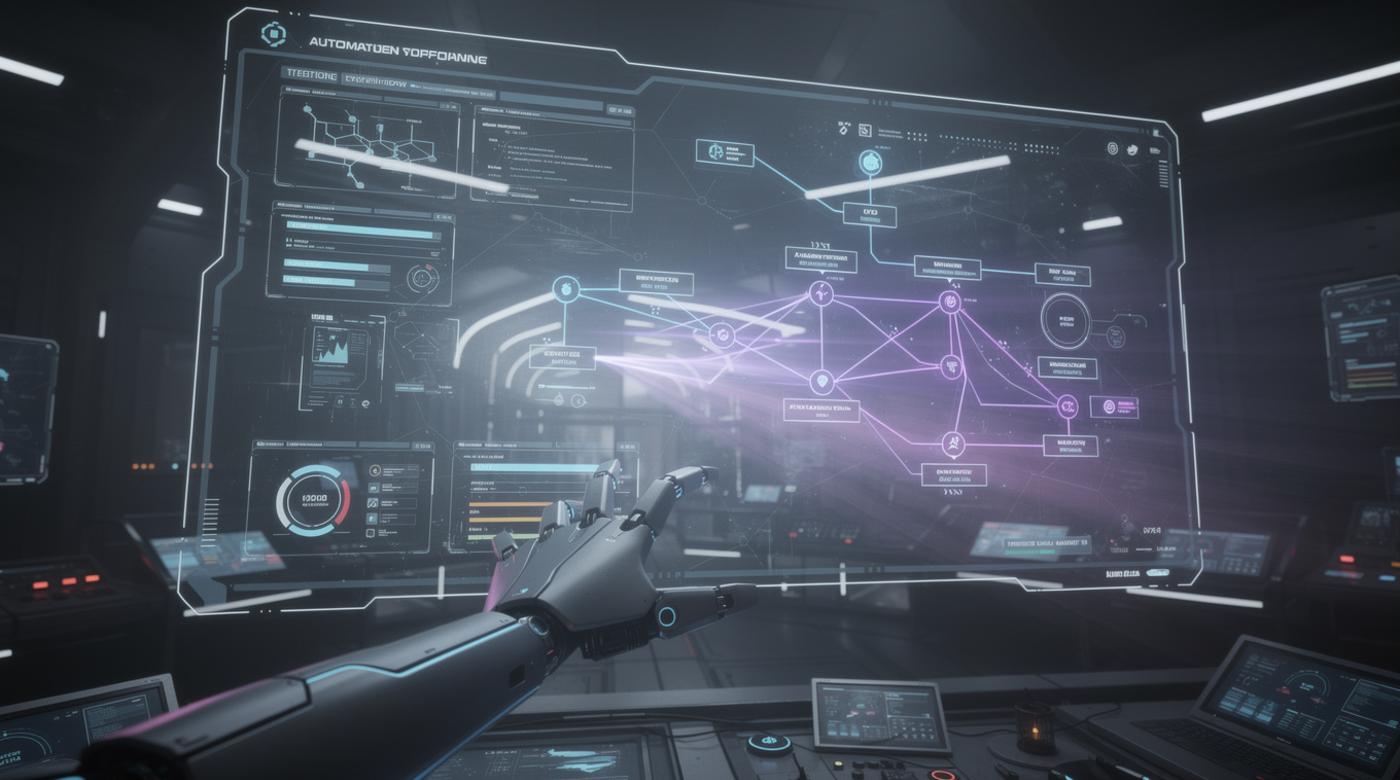Open the panel with horizontal cyan progress bars
Screen dimensions: 1400x780
tap(360, 254)
